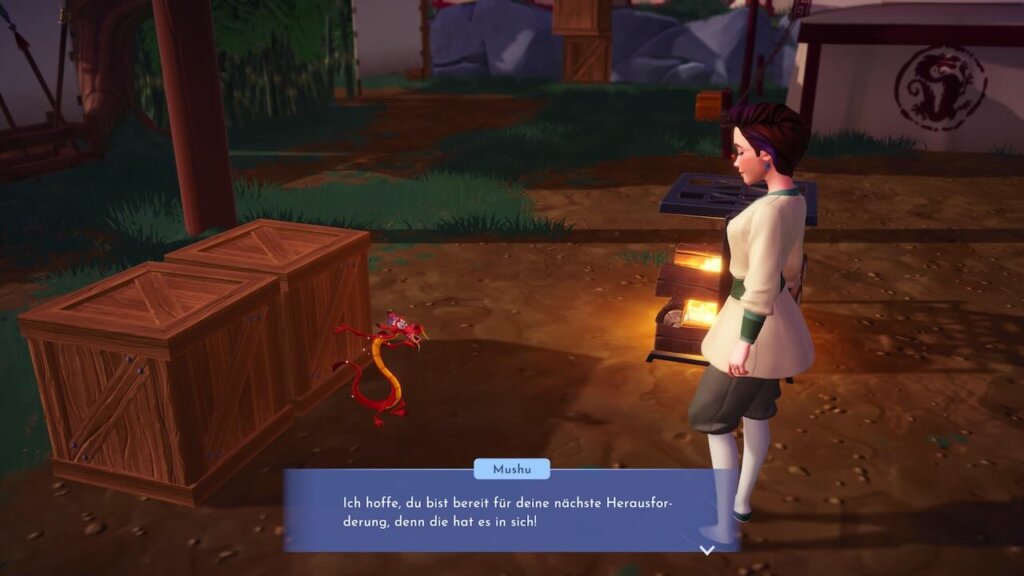Advance Mushu's dialogue with the down arrow
Screen dimensions: 1024x576
tap(707, 549)
